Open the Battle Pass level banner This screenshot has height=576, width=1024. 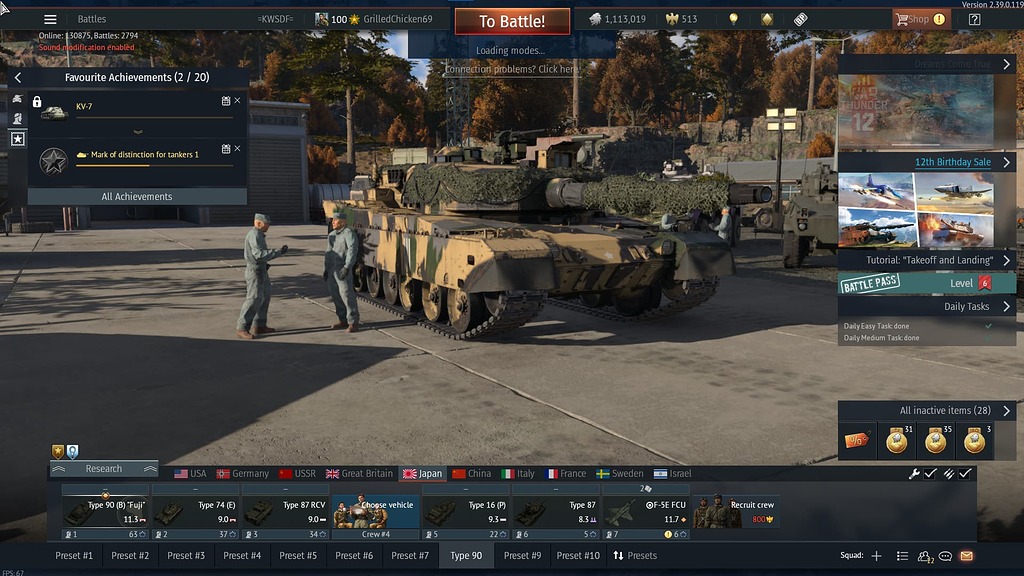pyautogui.click(x=927, y=284)
